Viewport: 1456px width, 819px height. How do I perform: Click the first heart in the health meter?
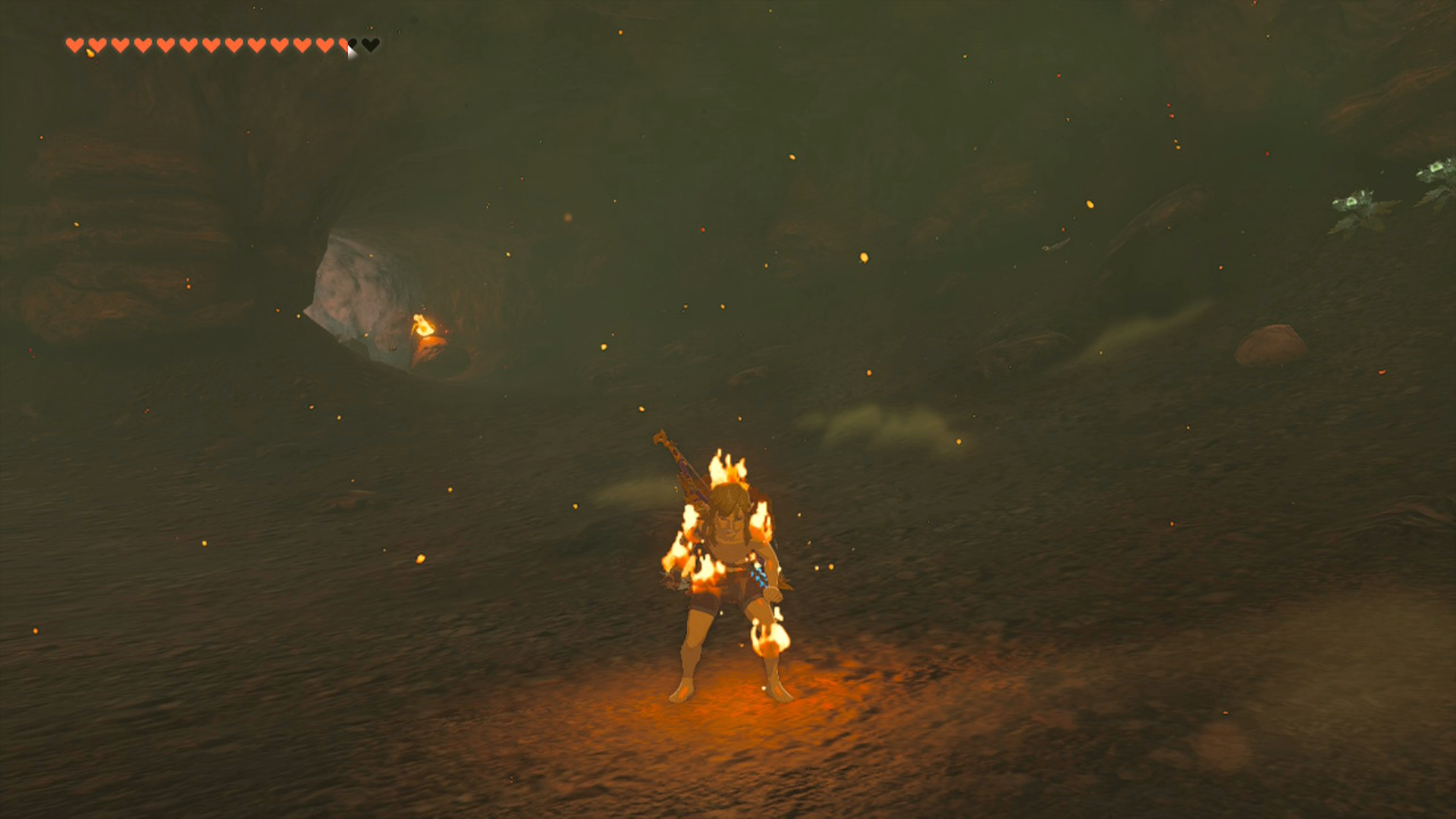click(76, 45)
